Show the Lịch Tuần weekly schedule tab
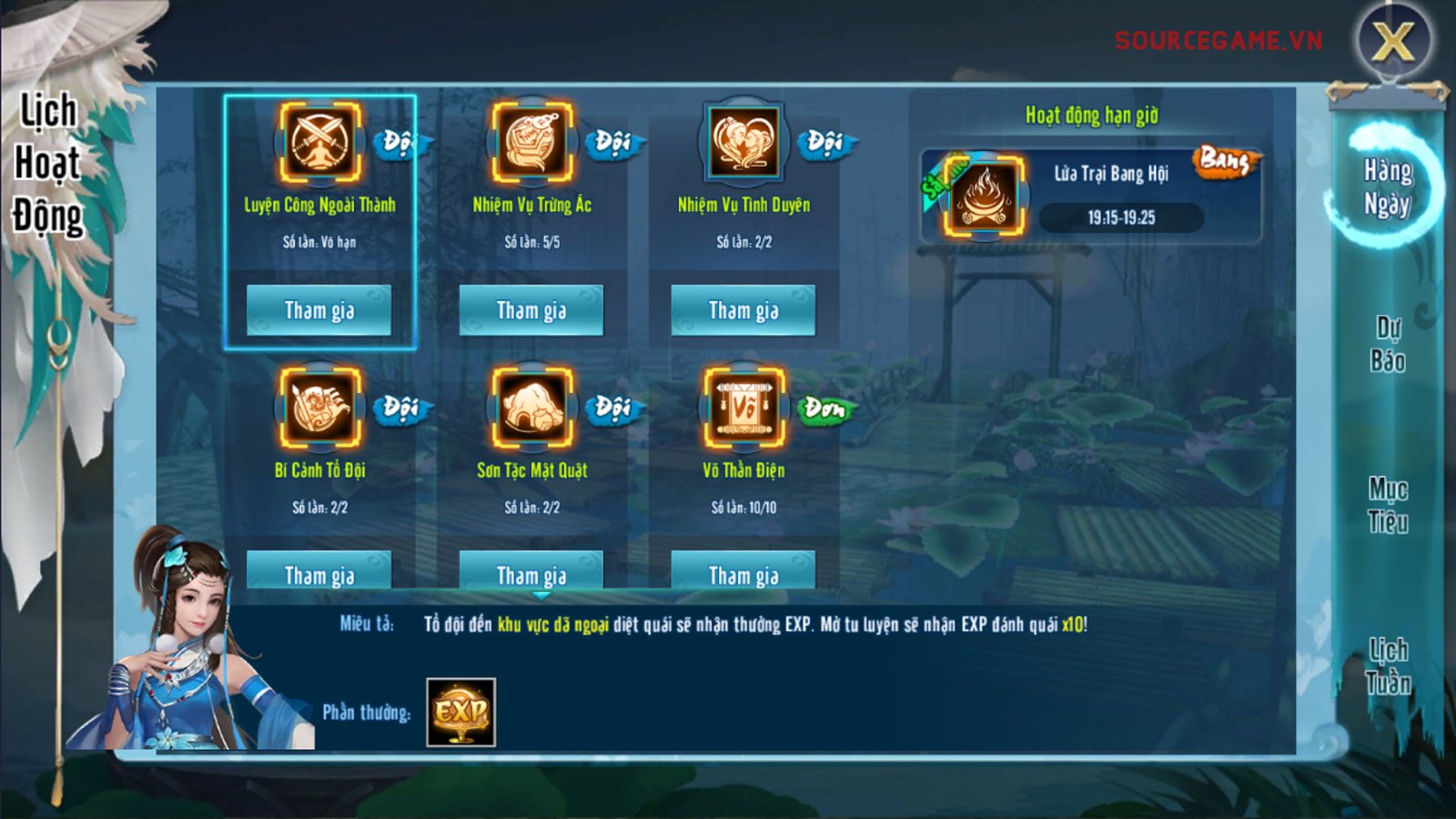 [1388, 666]
